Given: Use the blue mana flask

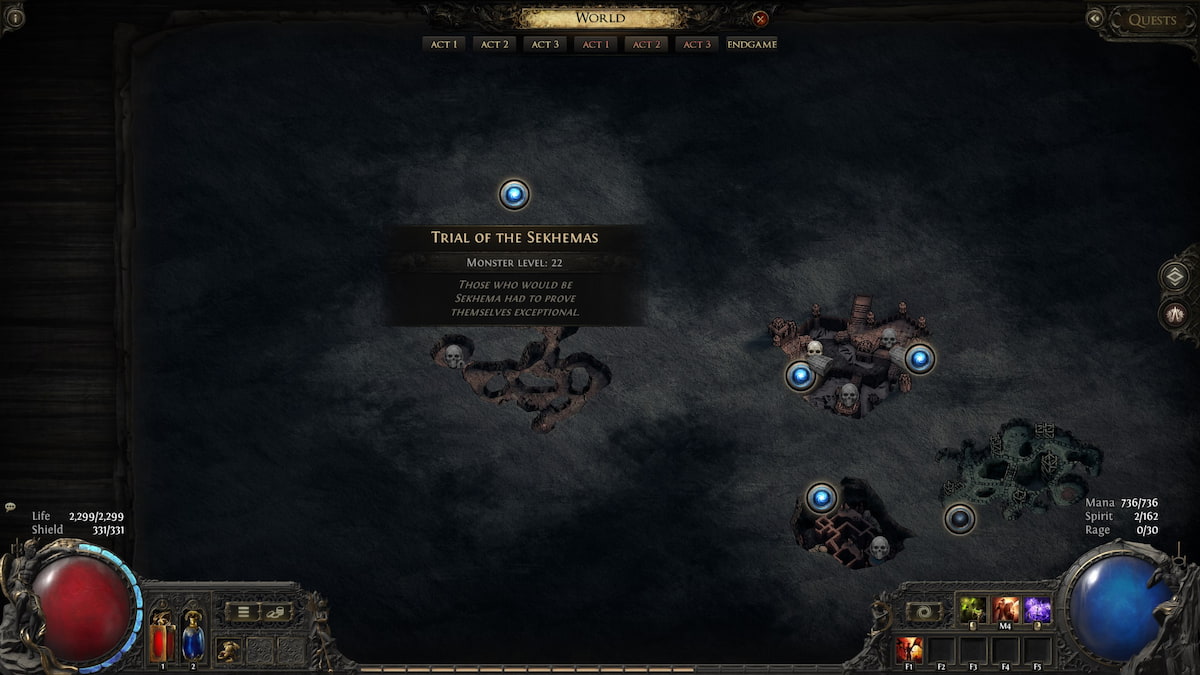Looking at the screenshot, I should [x=193, y=638].
